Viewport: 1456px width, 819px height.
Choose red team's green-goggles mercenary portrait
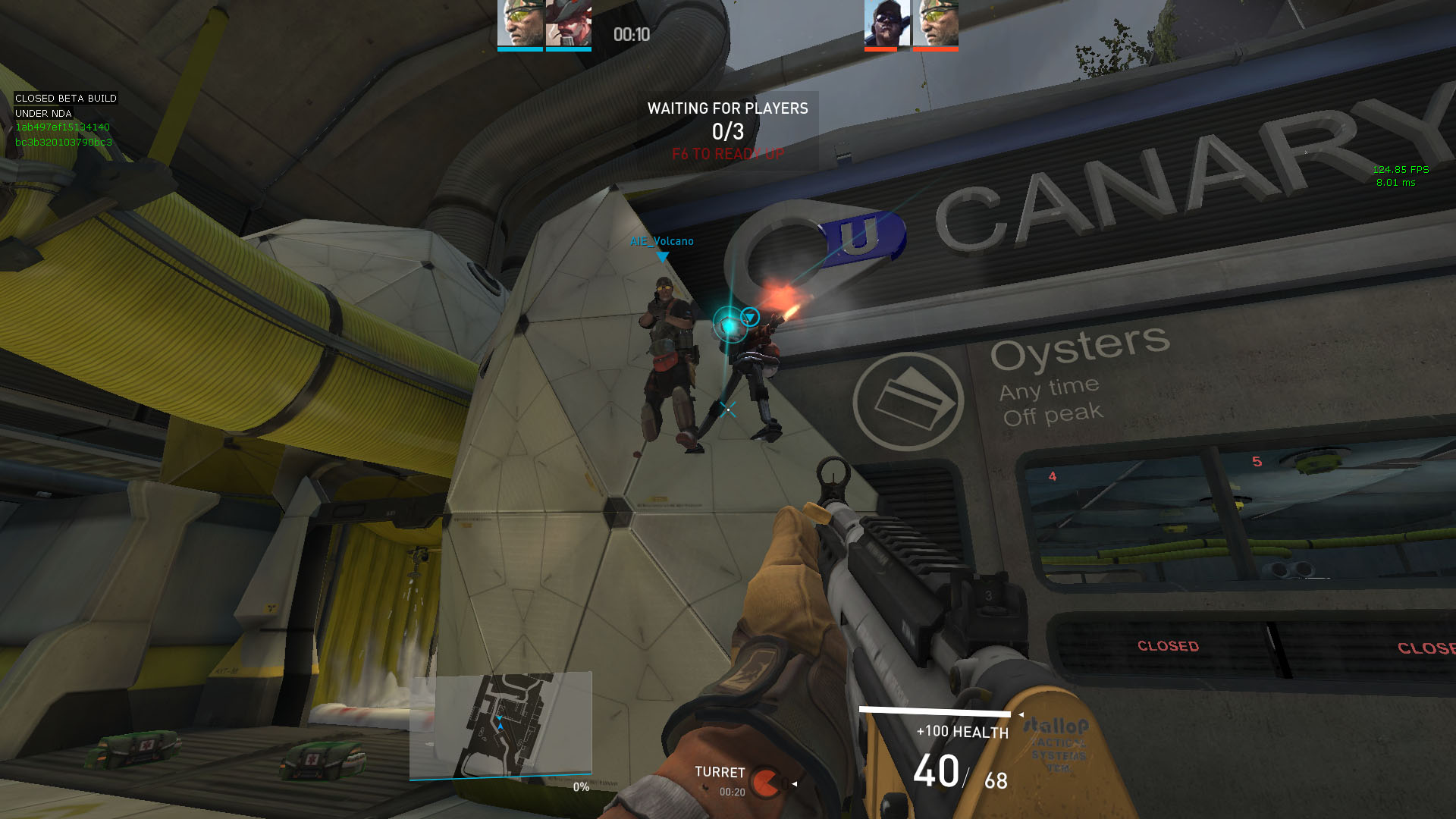935,24
